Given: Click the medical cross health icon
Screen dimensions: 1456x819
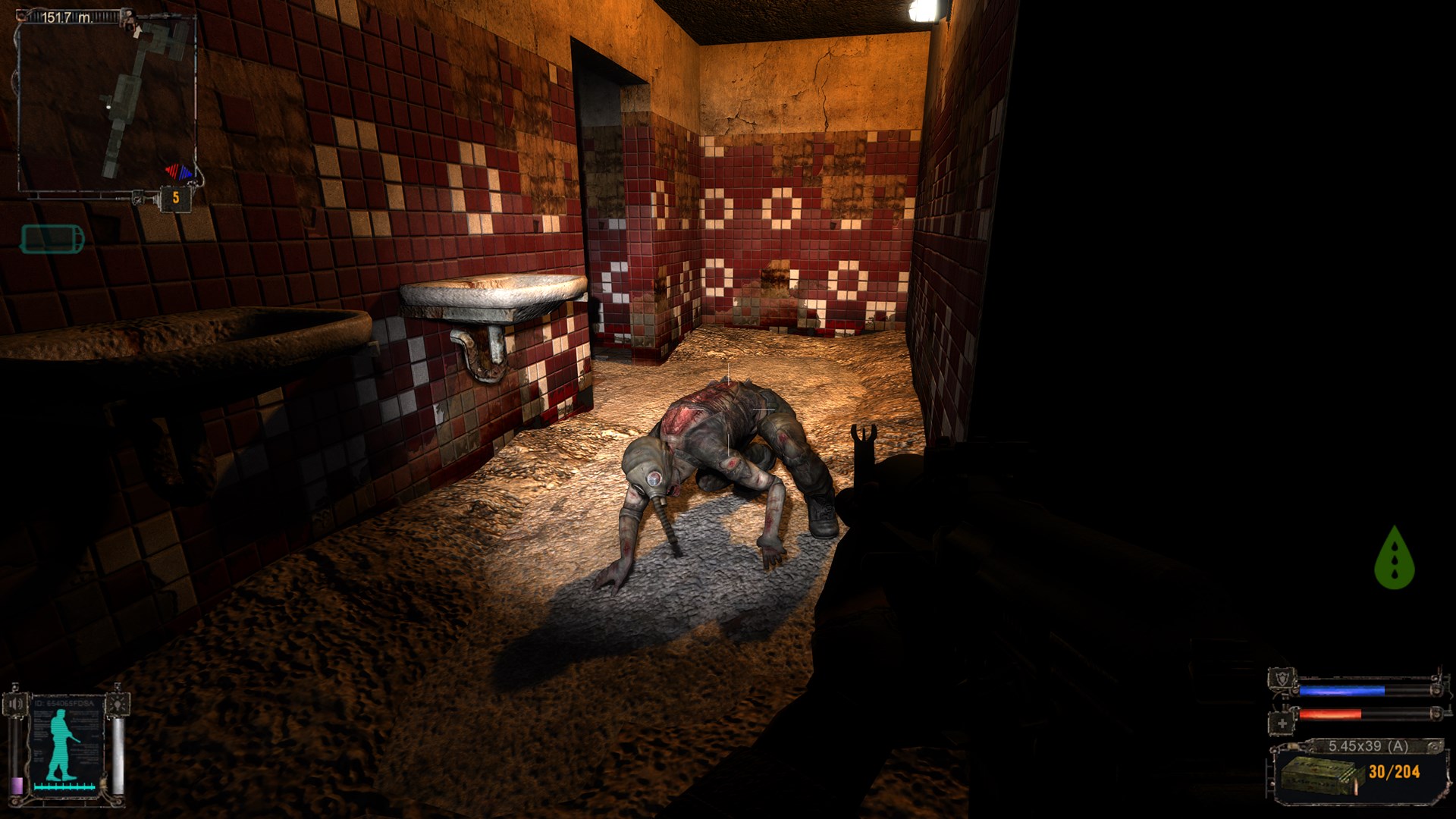Looking at the screenshot, I should click(1282, 723).
